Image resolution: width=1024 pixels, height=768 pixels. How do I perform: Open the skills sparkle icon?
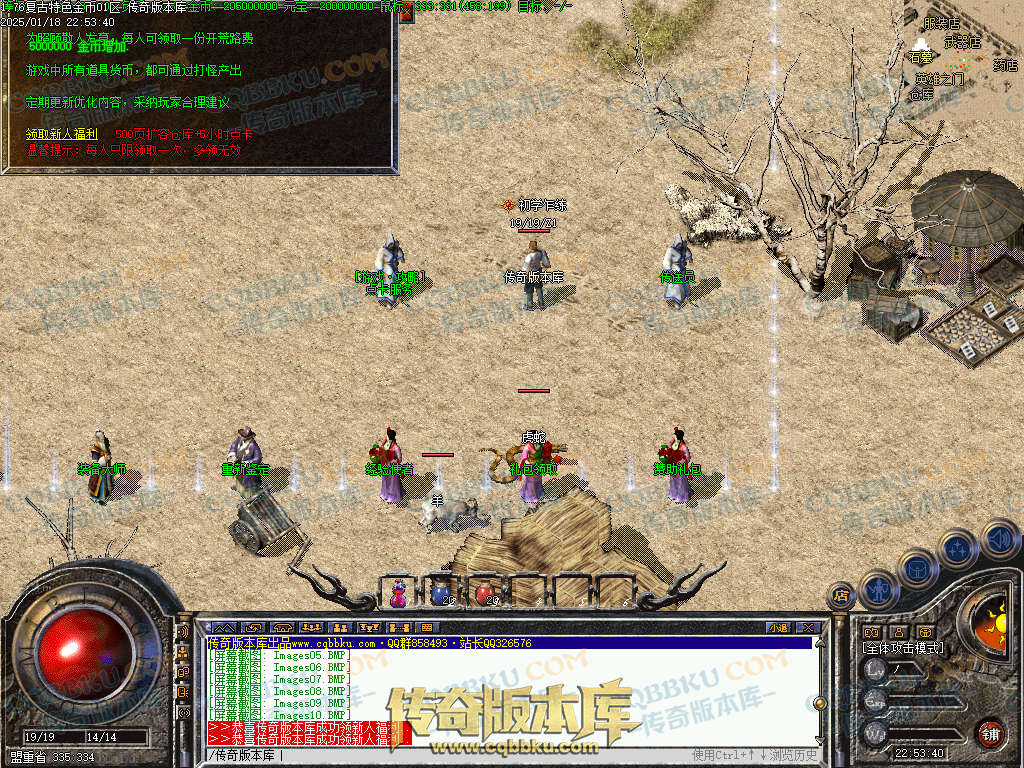click(957, 548)
